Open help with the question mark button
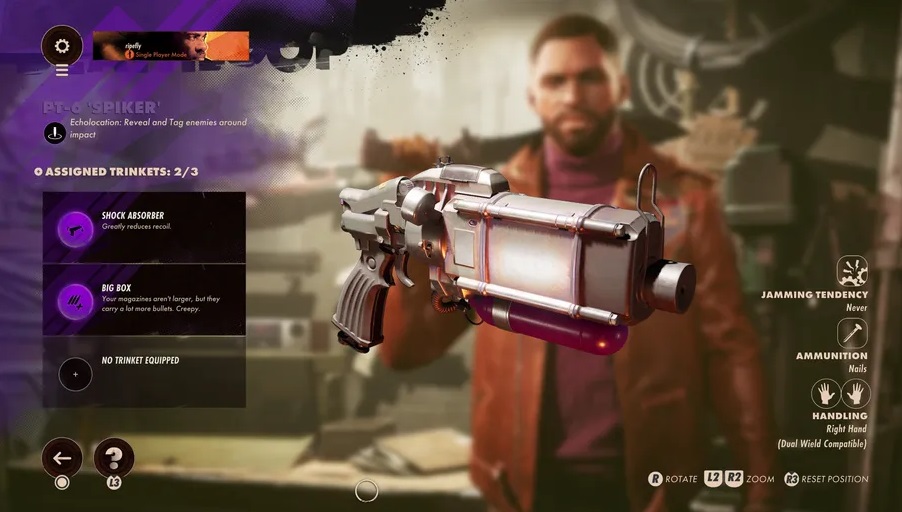Viewport: 902px width, 512px height. [114, 458]
